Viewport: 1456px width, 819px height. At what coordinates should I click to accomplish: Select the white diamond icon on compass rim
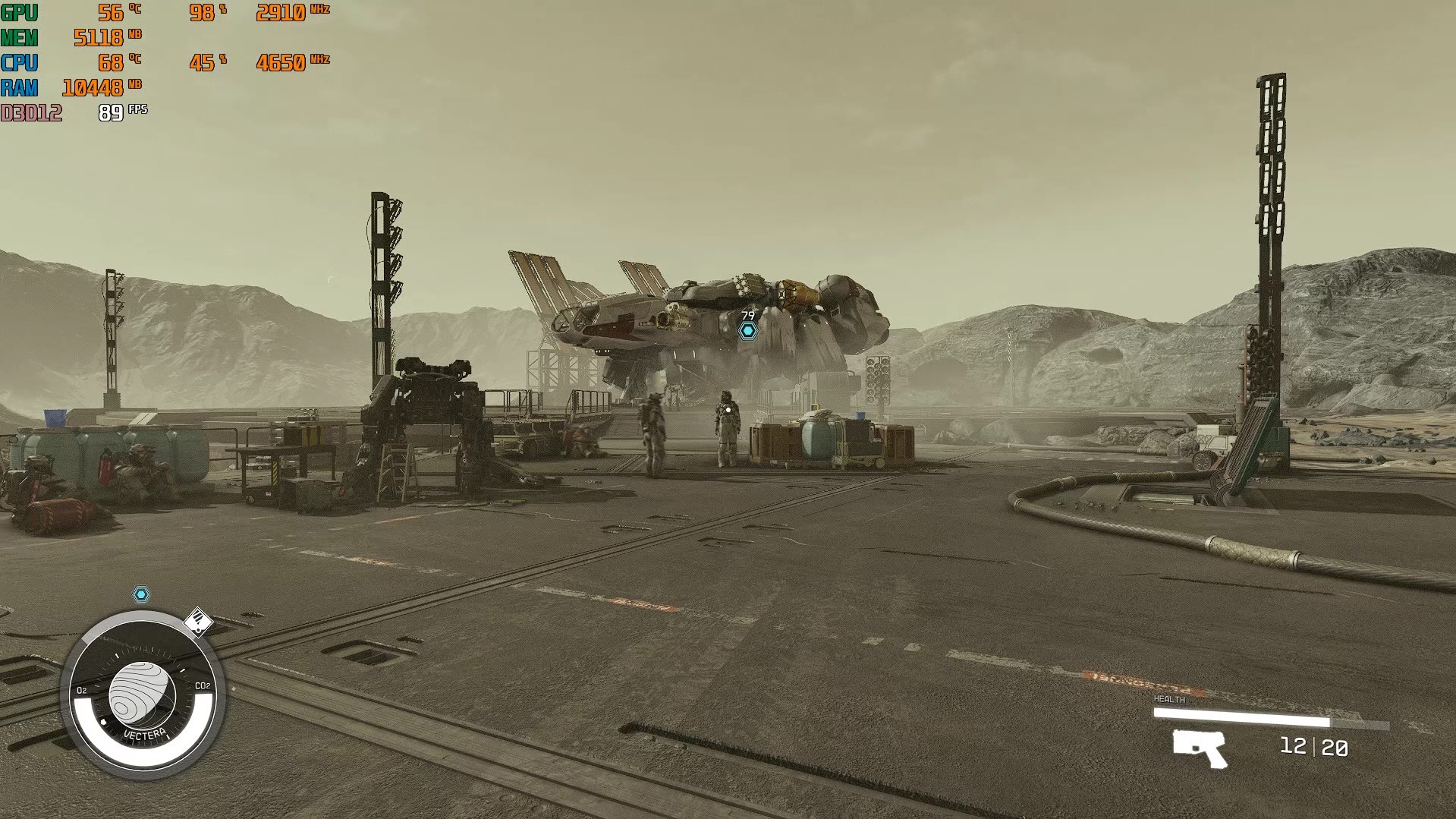click(x=198, y=622)
